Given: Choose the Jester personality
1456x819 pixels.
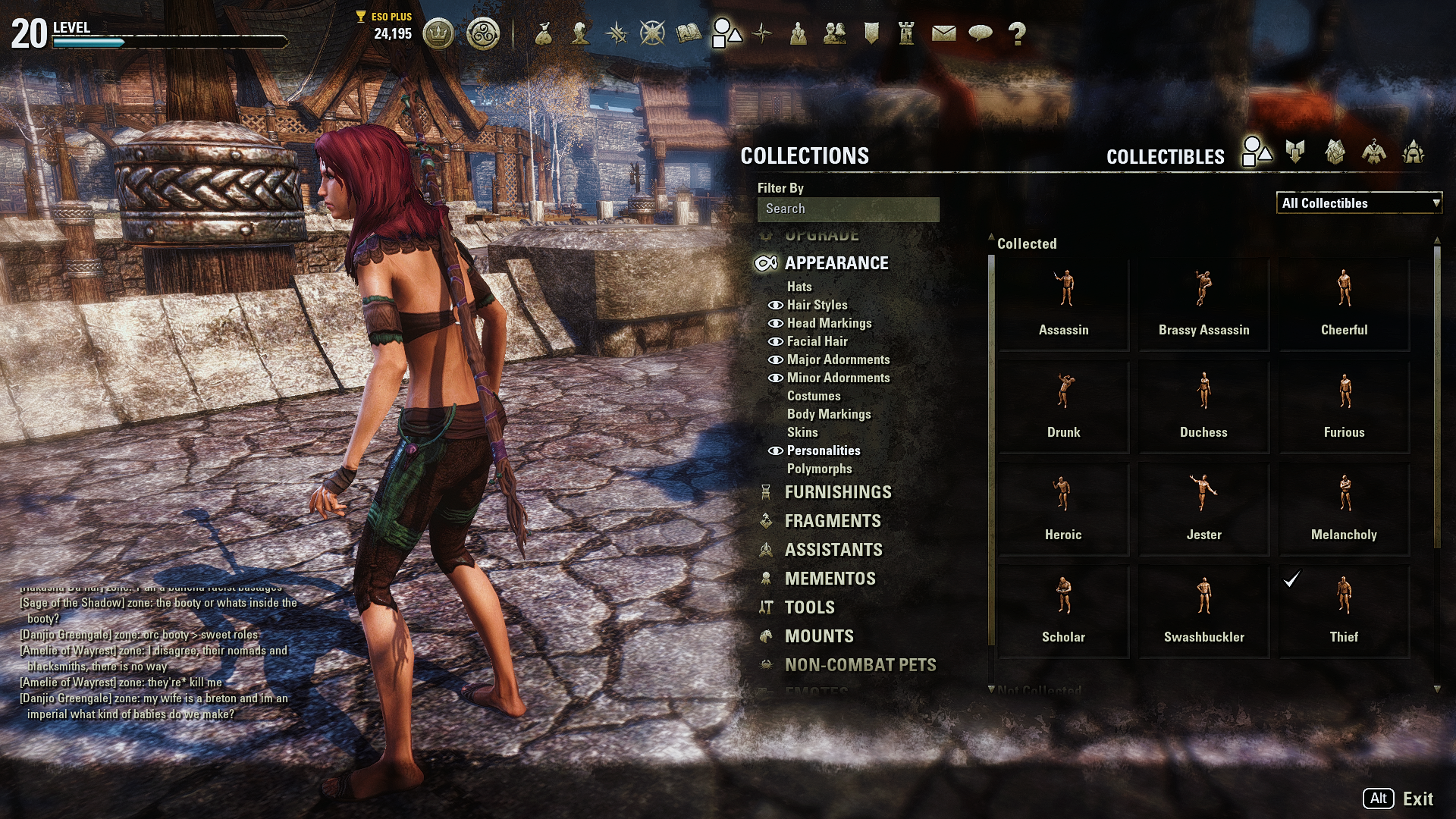Looking at the screenshot, I should point(1203,509).
